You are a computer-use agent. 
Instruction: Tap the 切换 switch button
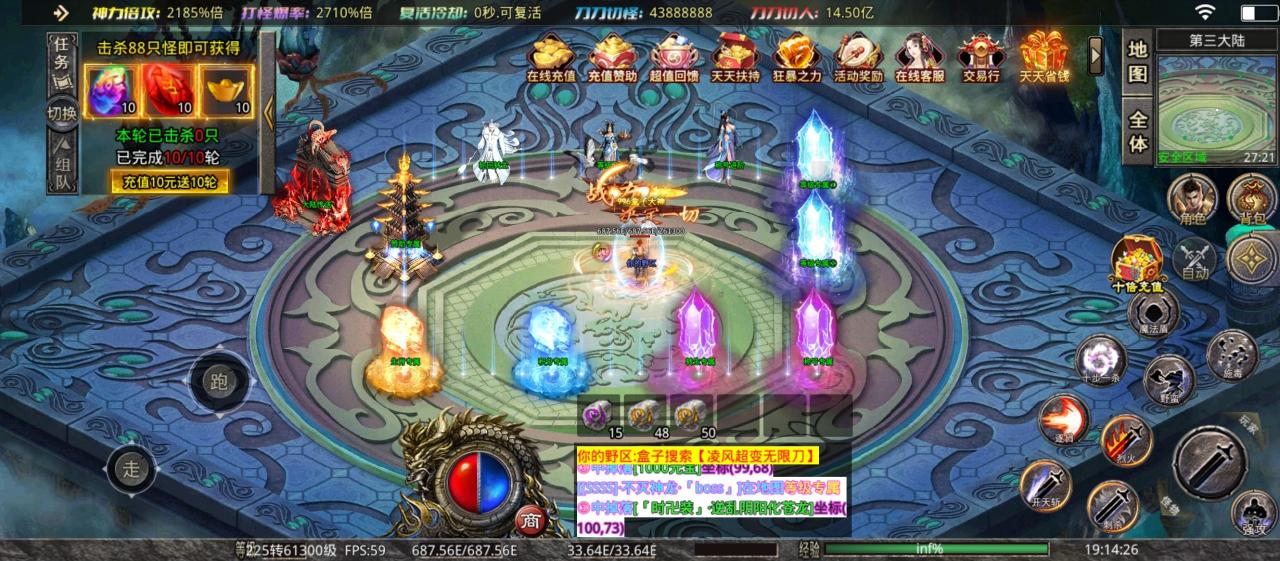coord(62,113)
